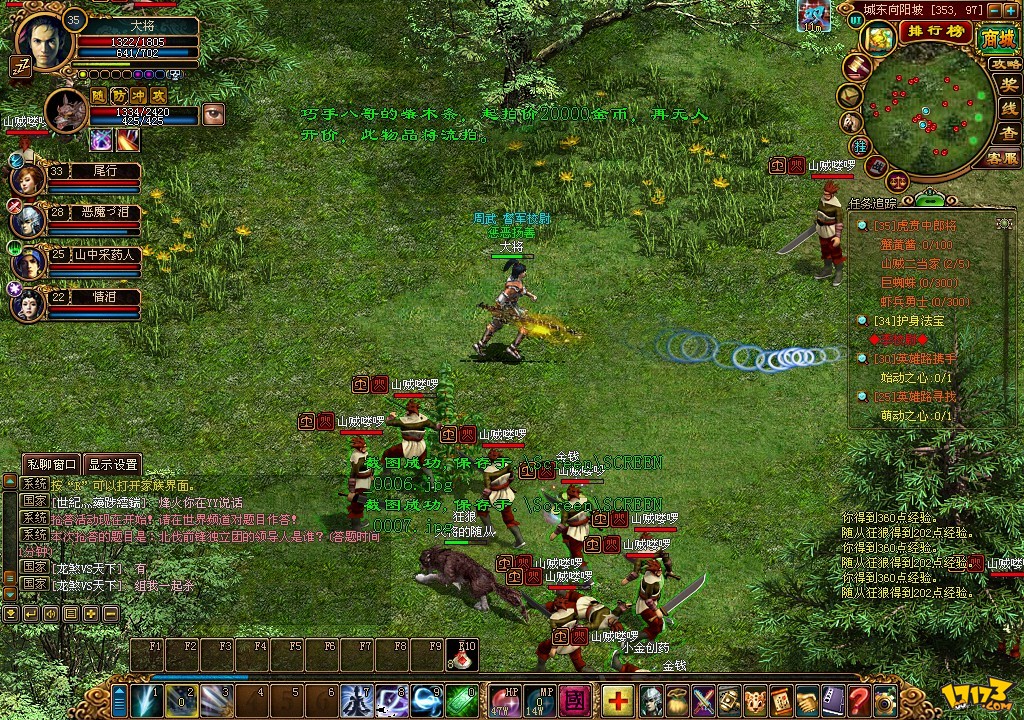Click the 虎贲中郎将 quest in tracker
Image resolution: width=1024 pixels, height=720 pixels.
click(x=916, y=226)
